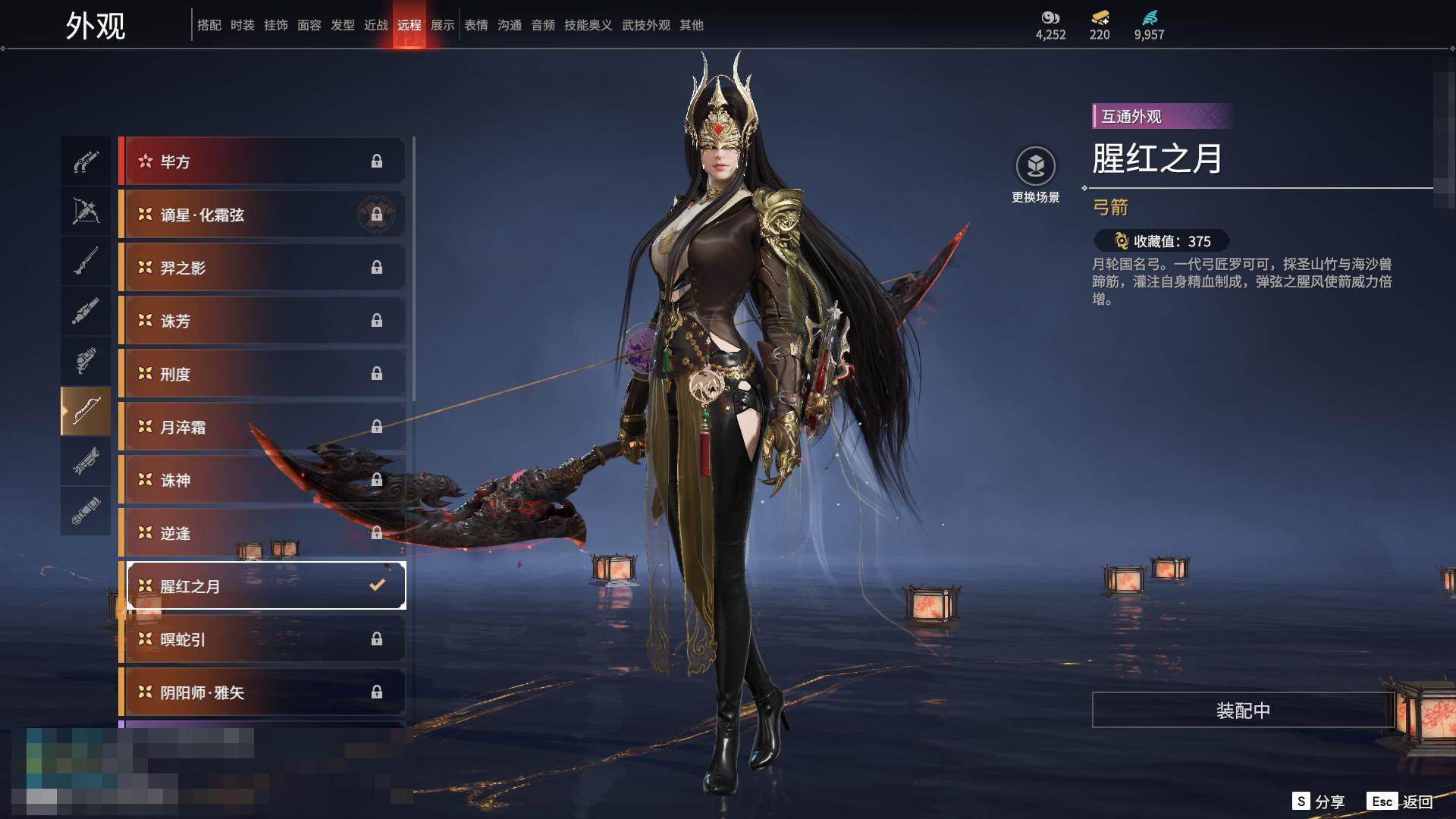Open the 表情 tab

coord(476,25)
